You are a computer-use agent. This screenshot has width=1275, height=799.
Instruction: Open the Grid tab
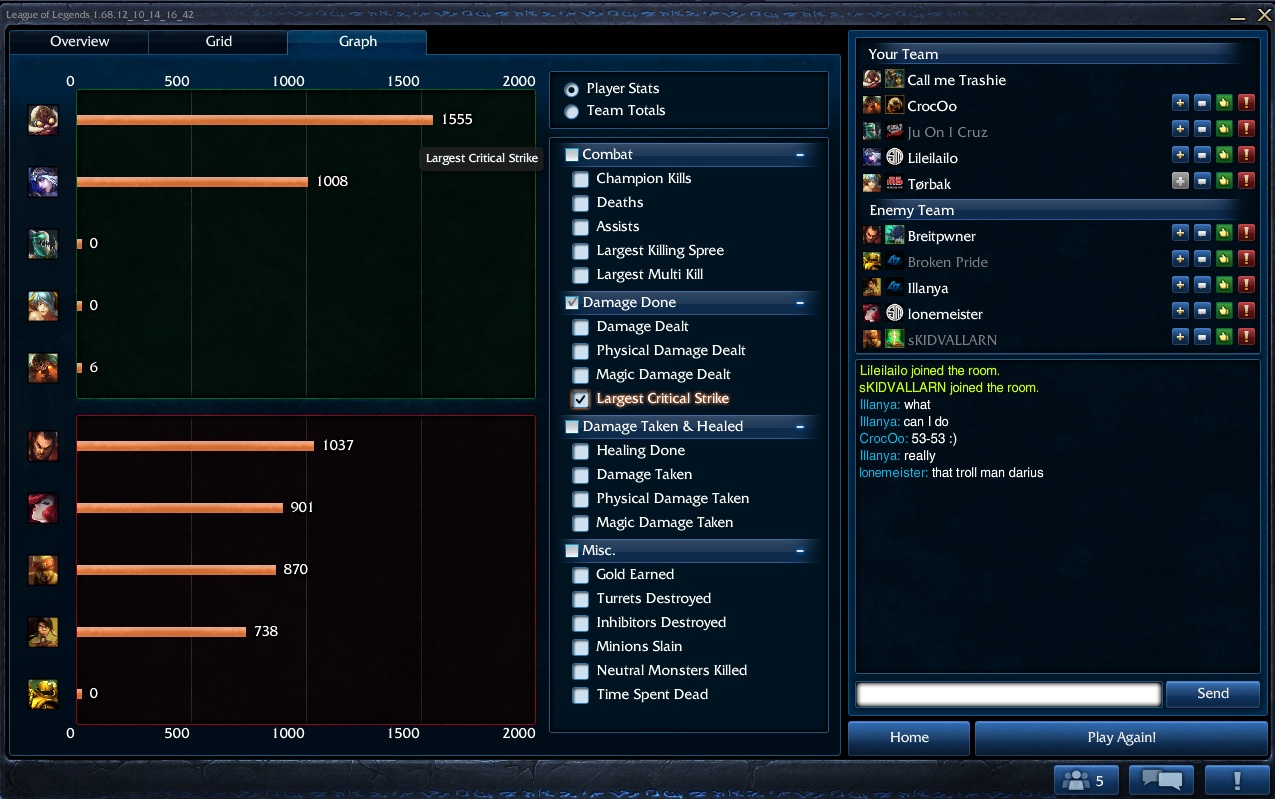click(x=218, y=41)
